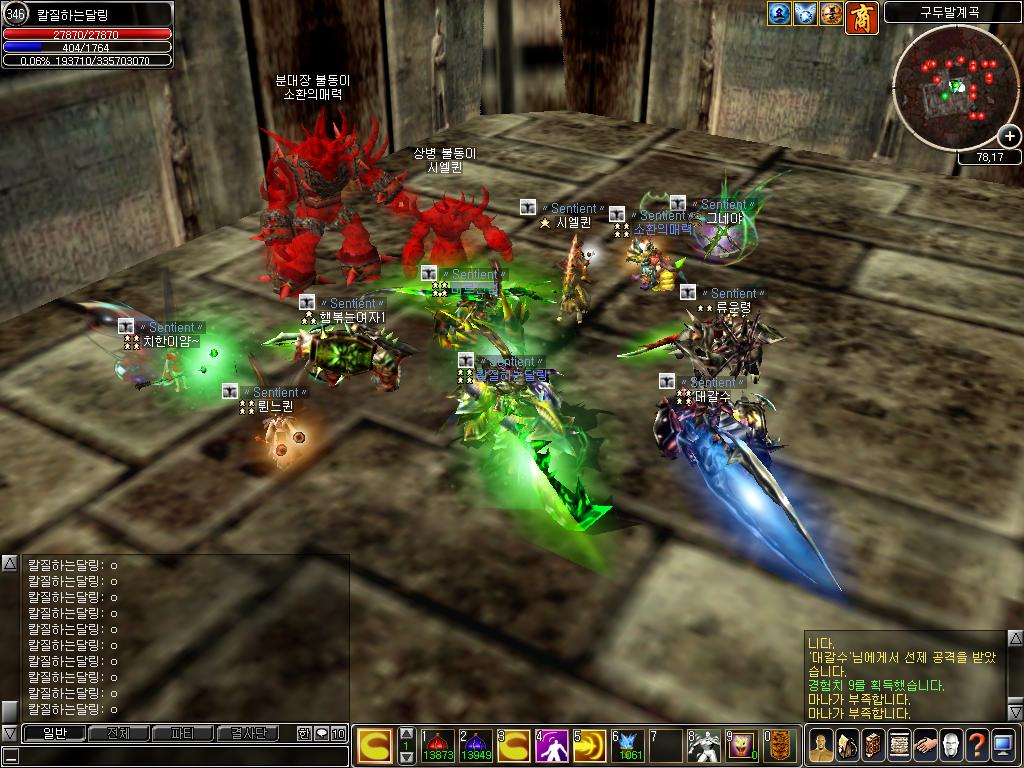This screenshot has width=1024, height=768.
Task: Activate the purple figure skill in slot 4
Action: tap(552, 746)
